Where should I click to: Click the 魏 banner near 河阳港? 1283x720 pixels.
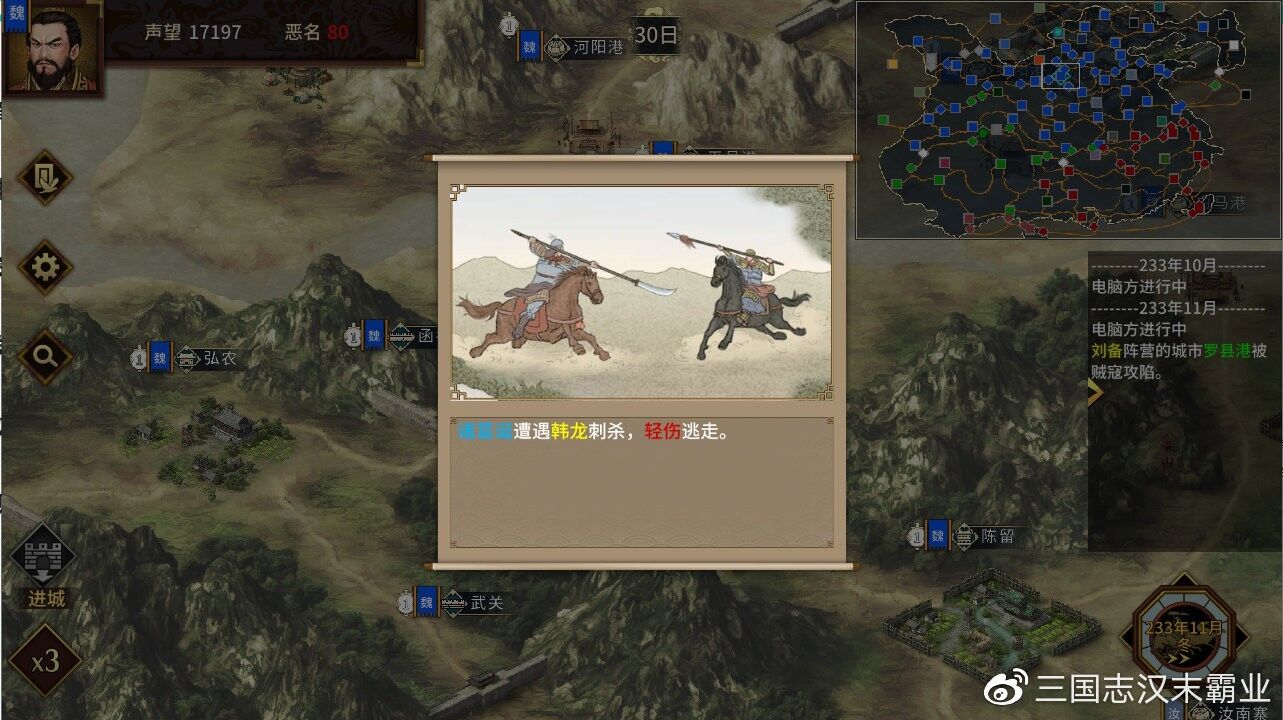[530, 46]
